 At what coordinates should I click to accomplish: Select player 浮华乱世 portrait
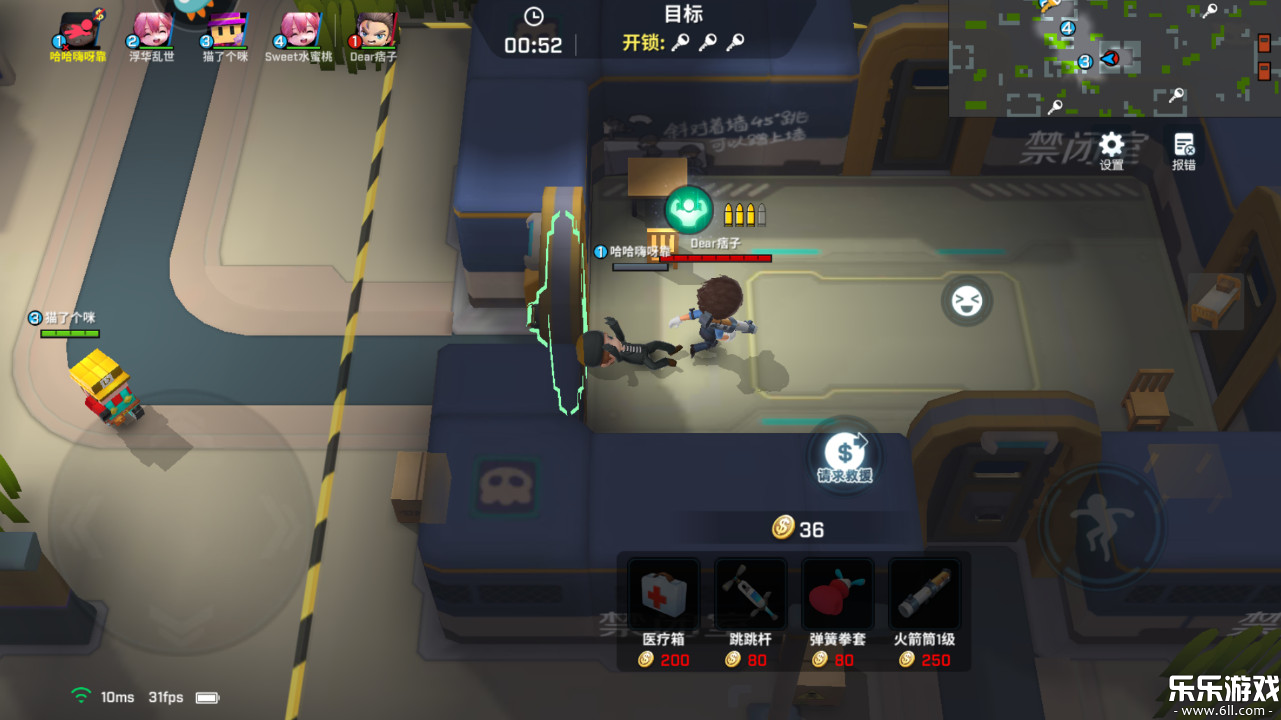tap(152, 30)
